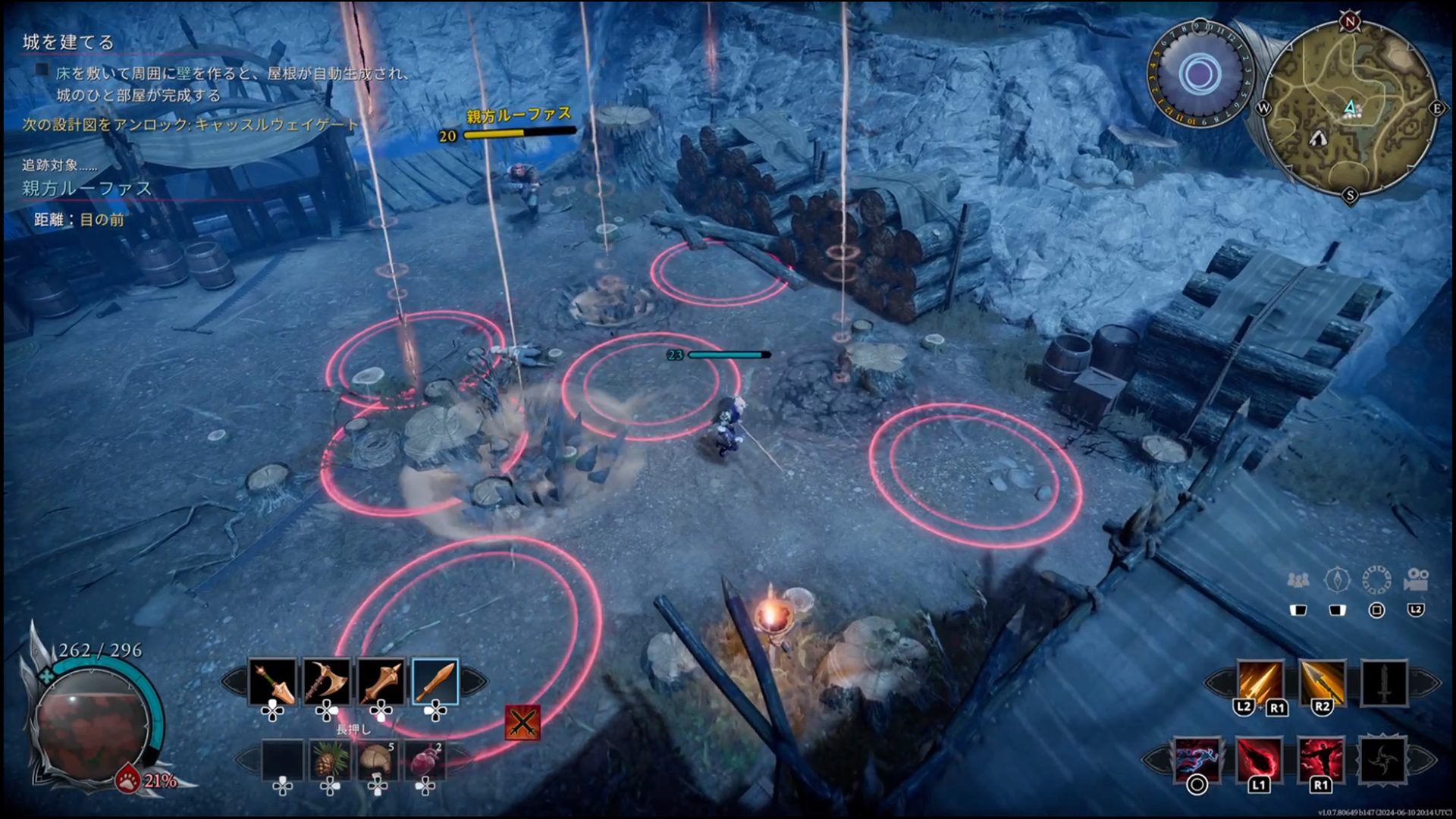This screenshot has width=1456, height=819.
Task: Use the tan leather item with count 5
Action: pos(377,759)
